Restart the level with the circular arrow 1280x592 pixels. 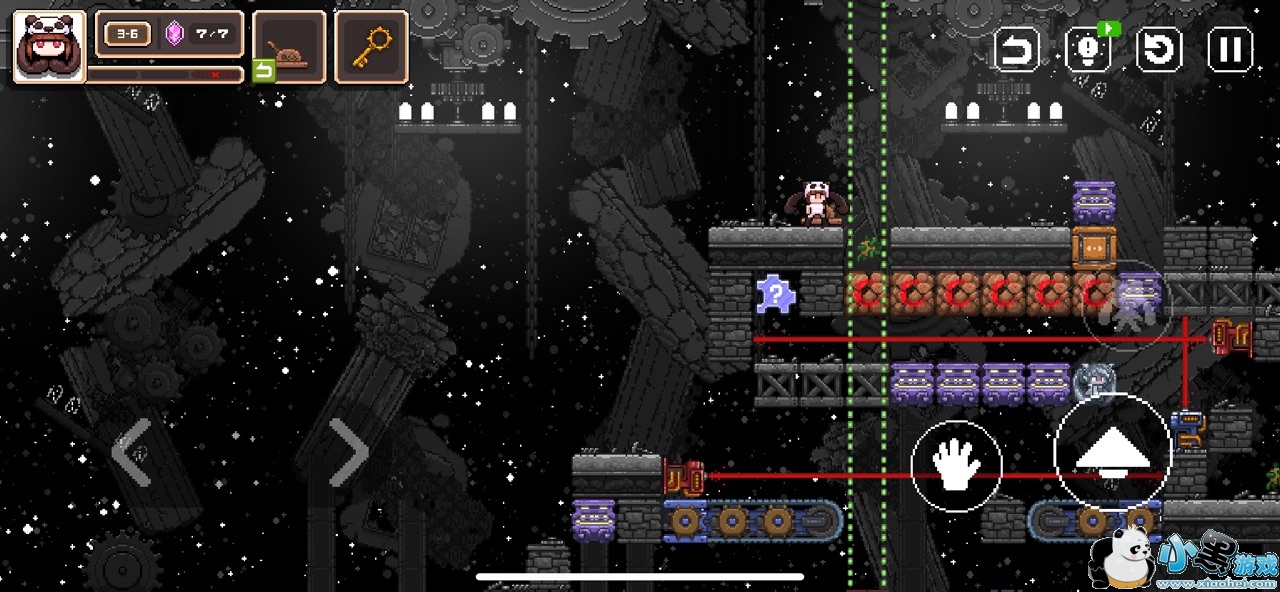click(x=1159, y=49)
